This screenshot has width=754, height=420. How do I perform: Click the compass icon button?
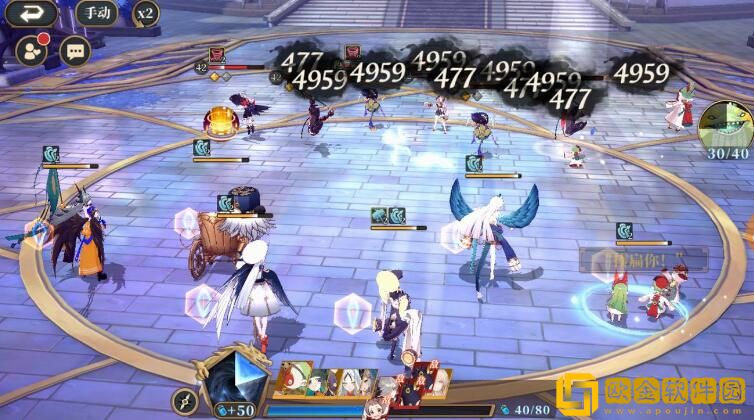coord(183,402)
